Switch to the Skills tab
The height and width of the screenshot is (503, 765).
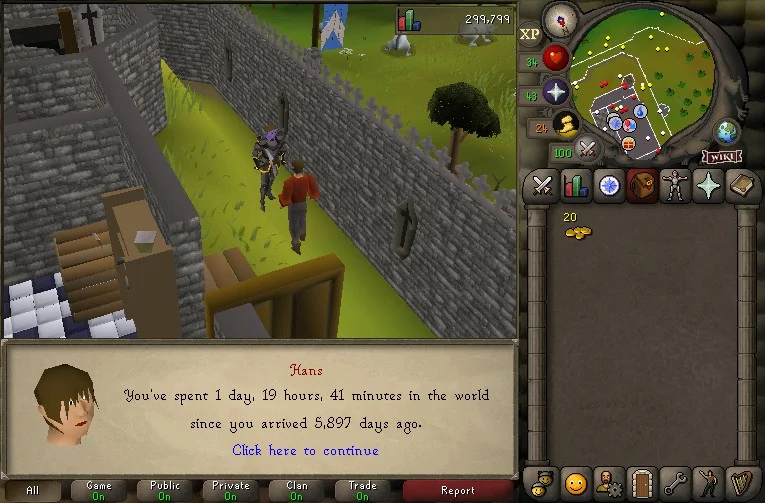click(575, 185)
